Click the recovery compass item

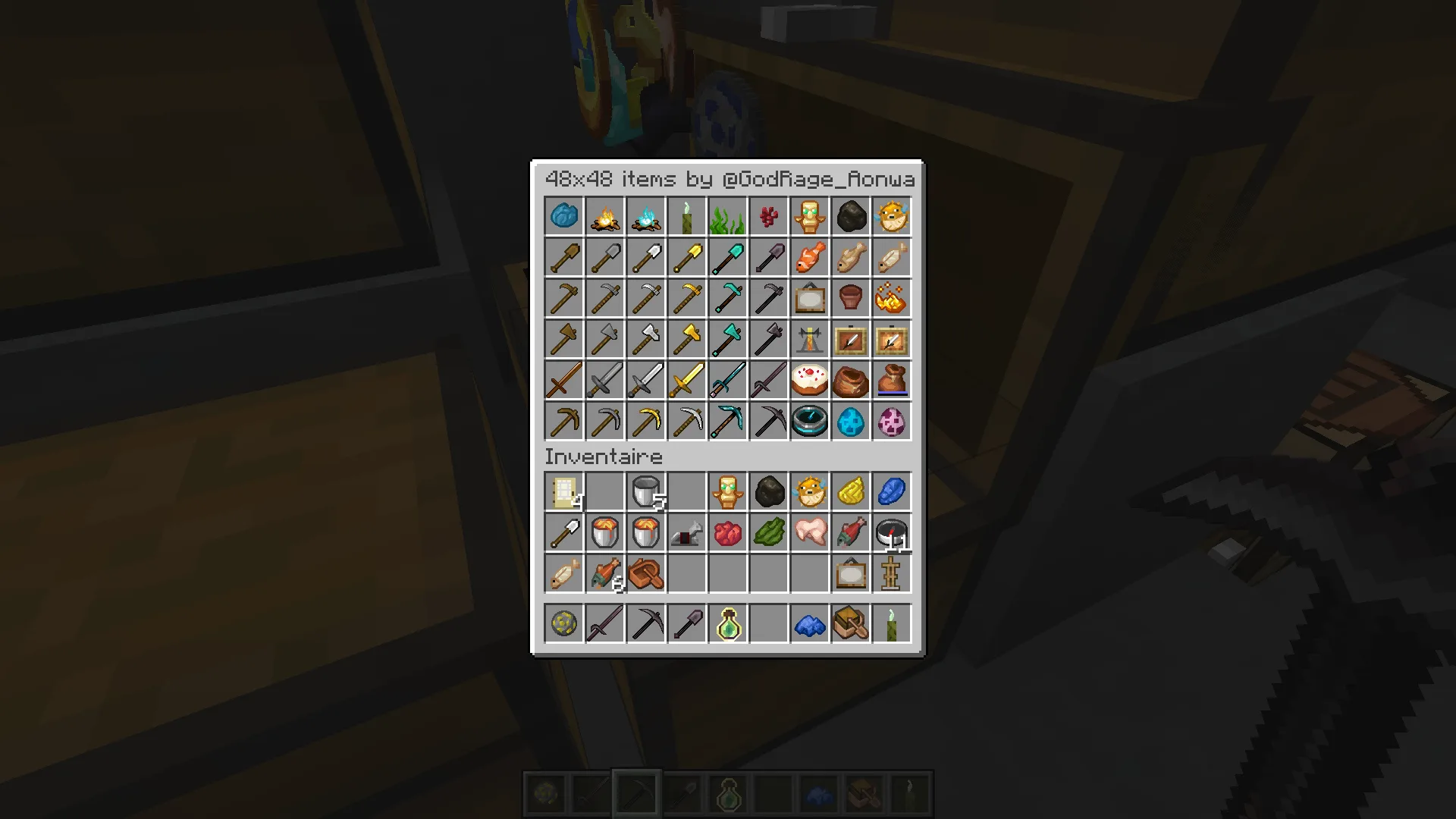coord(809,421)
